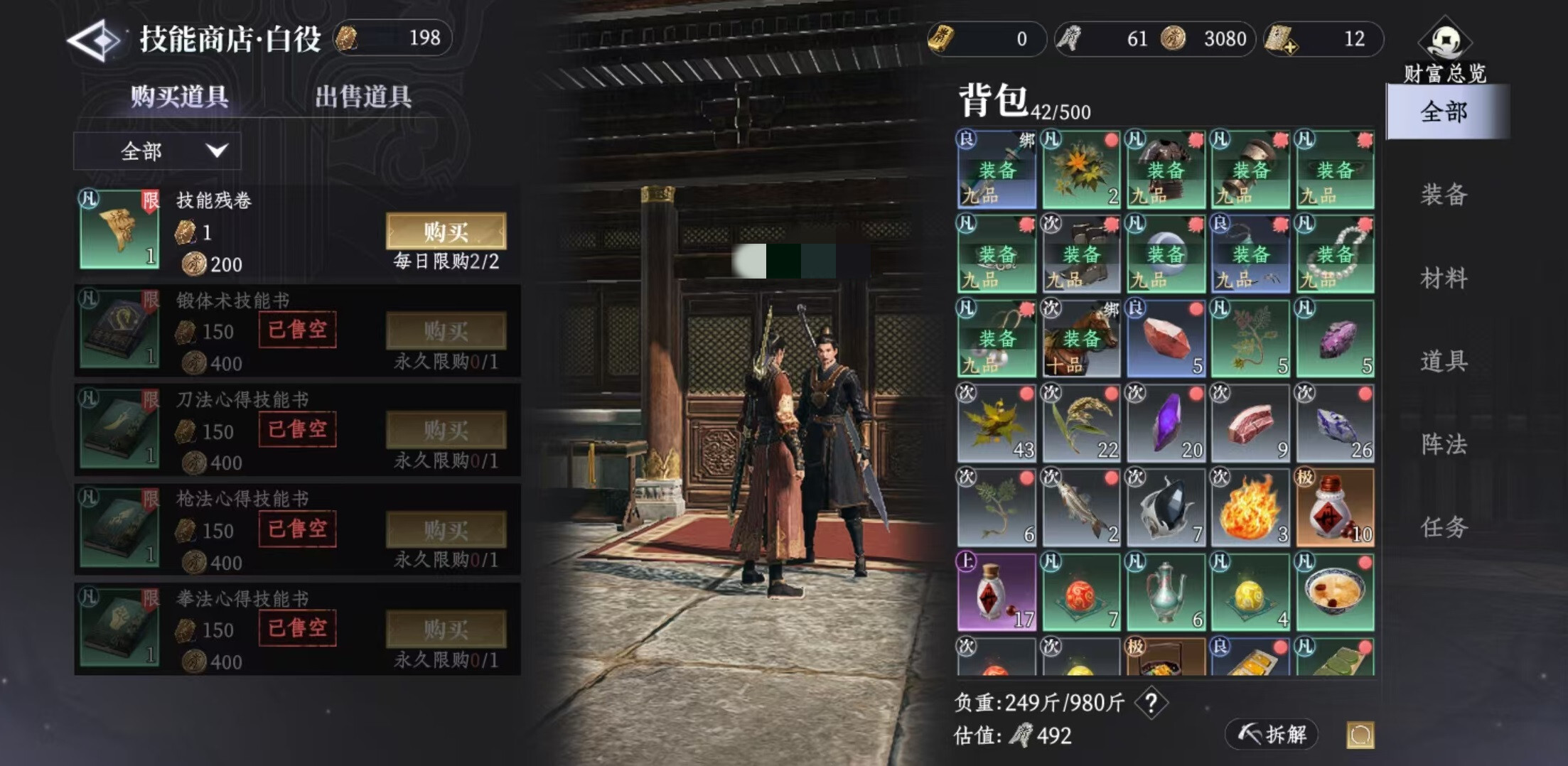Image resolution: width=1568 pixels, height=766 pixels.
Task: Click the 拆解 dismantle button
Action: click(x=1272, y=734)
